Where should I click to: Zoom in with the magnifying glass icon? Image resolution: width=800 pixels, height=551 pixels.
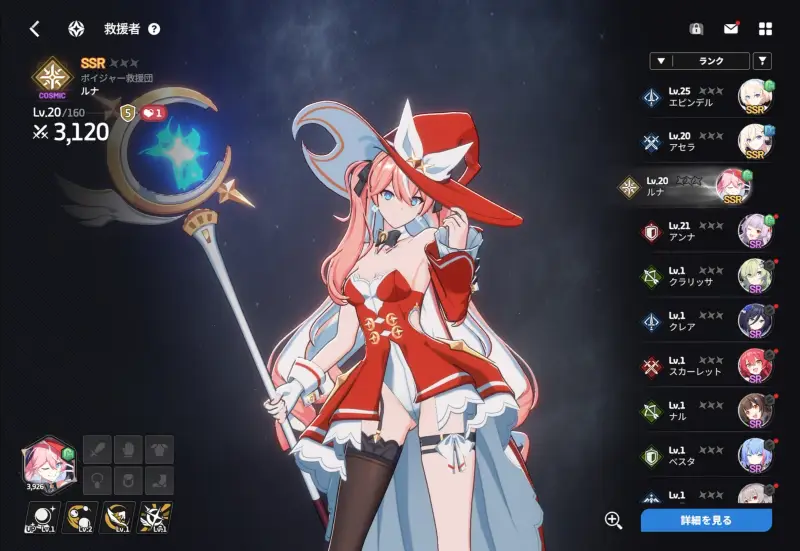pos(613,520)
